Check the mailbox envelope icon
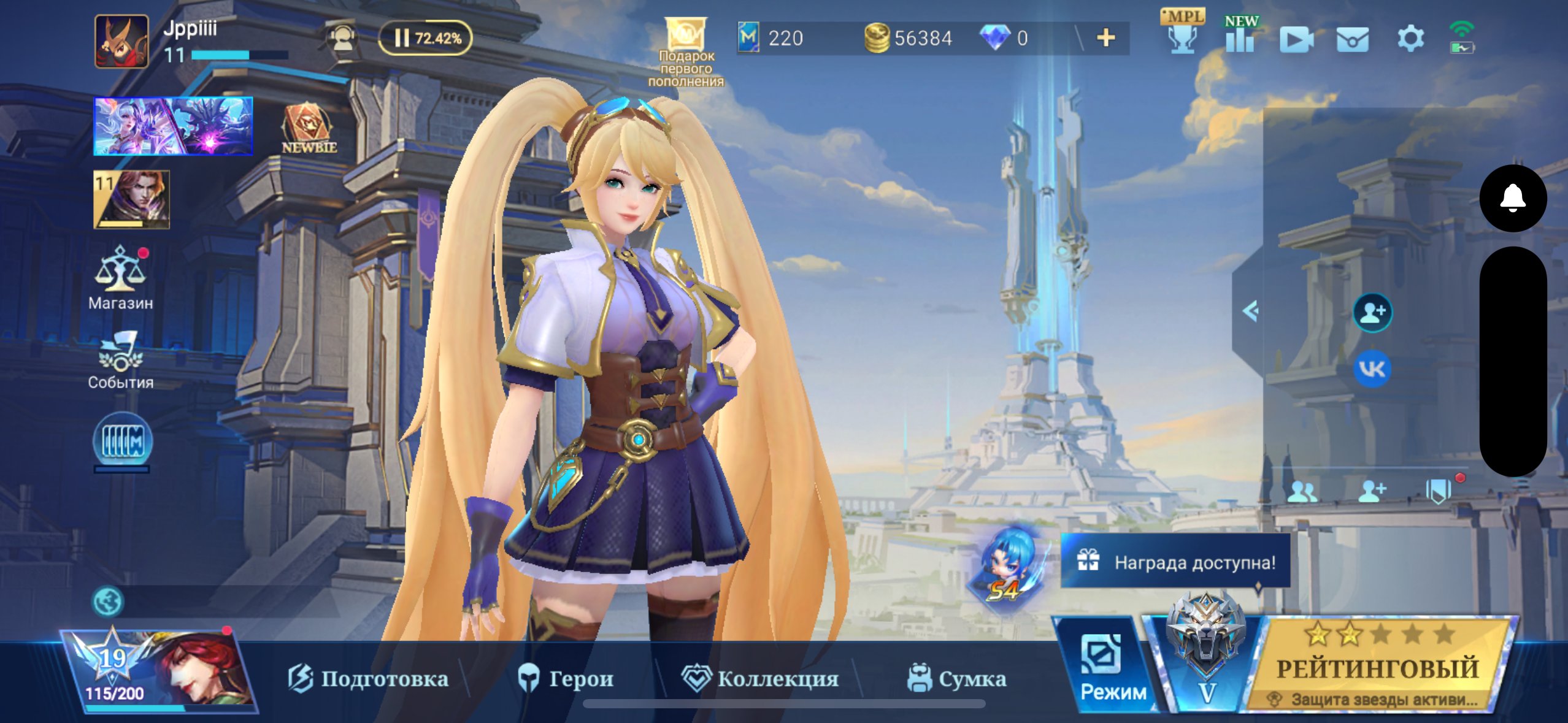This screenshot has width=1568, height=723. (1353, 38)
